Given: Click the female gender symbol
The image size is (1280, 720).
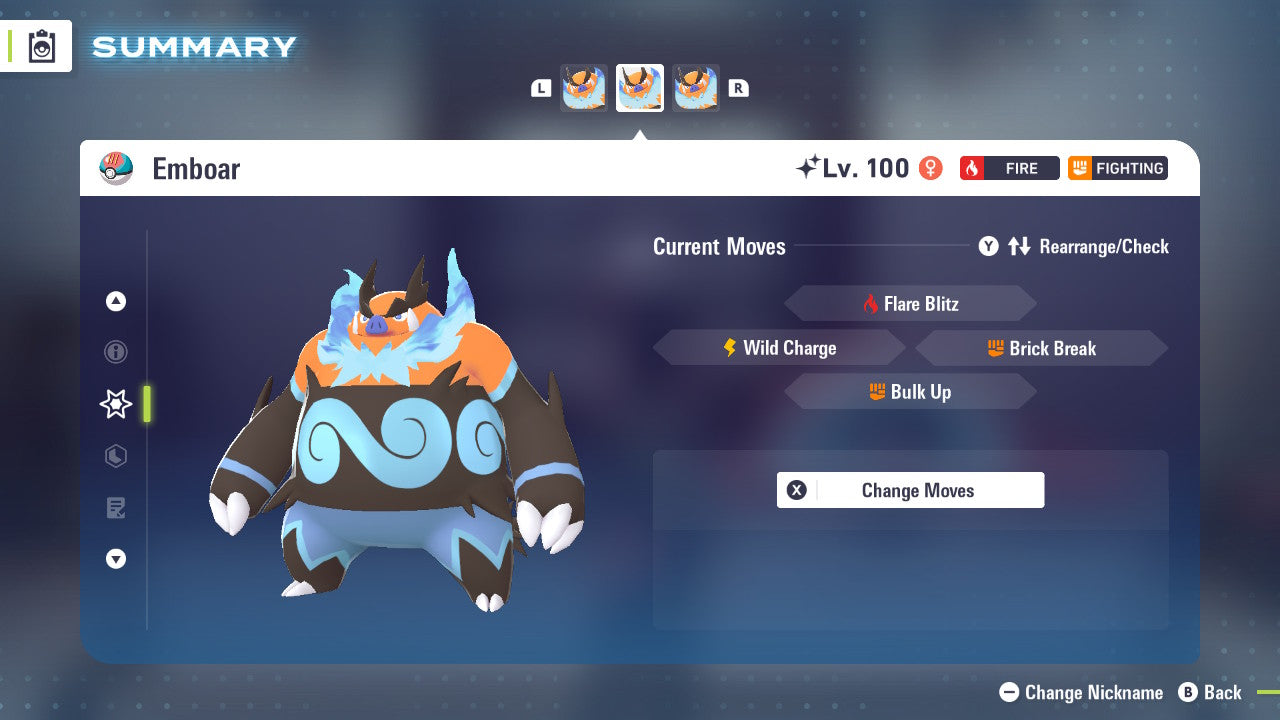Looking at the screenshot, I should click(x=930, y=168).
